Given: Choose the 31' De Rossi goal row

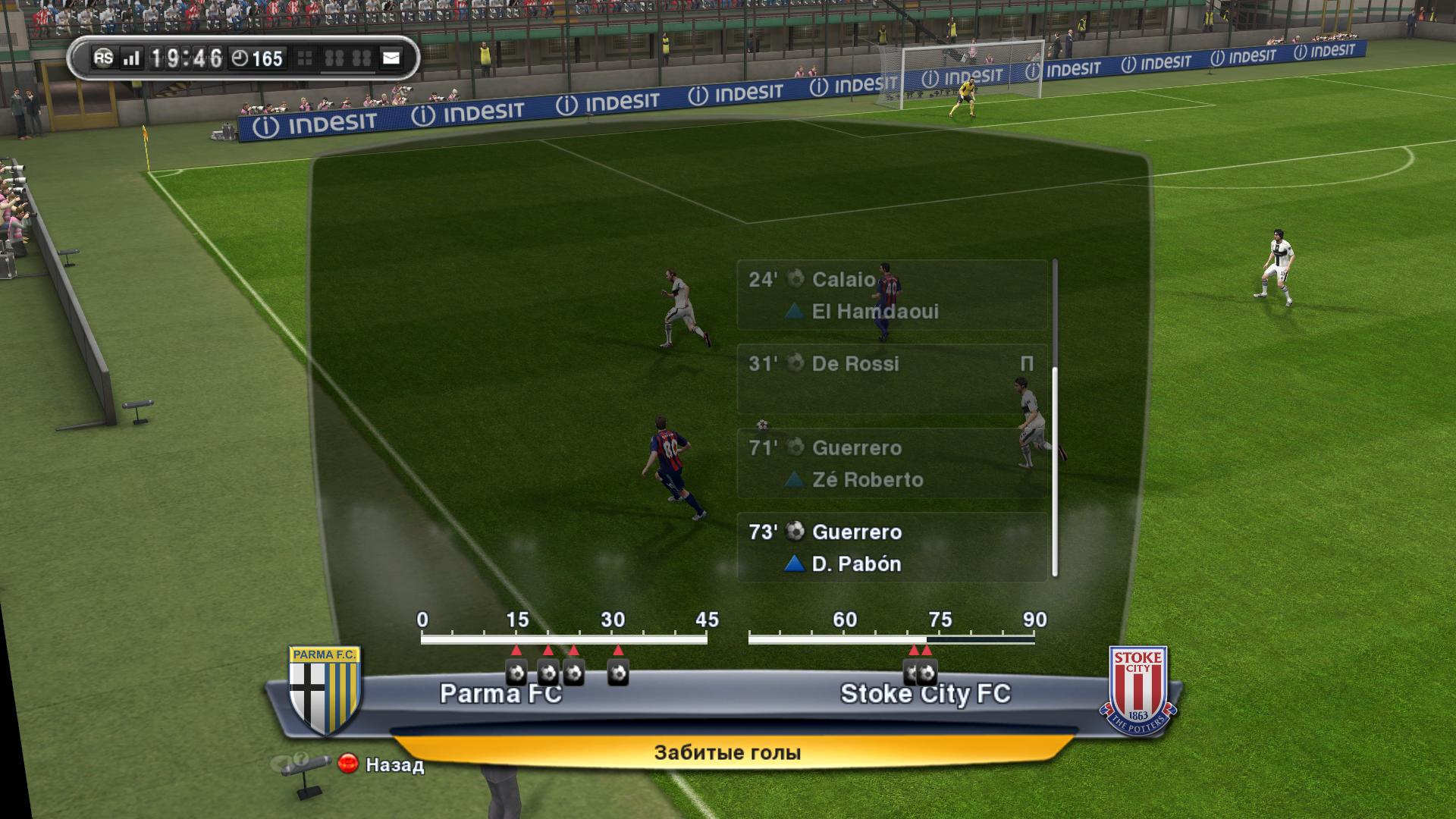Looking at the screenshot, I should [892, 378].
